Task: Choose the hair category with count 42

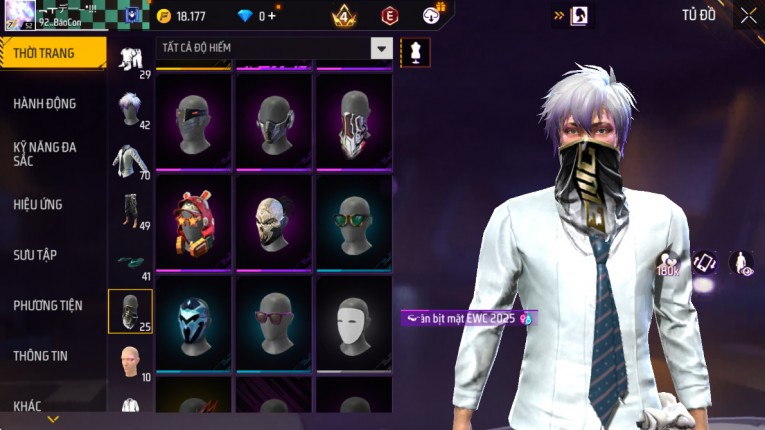Action: coord(130,109)
